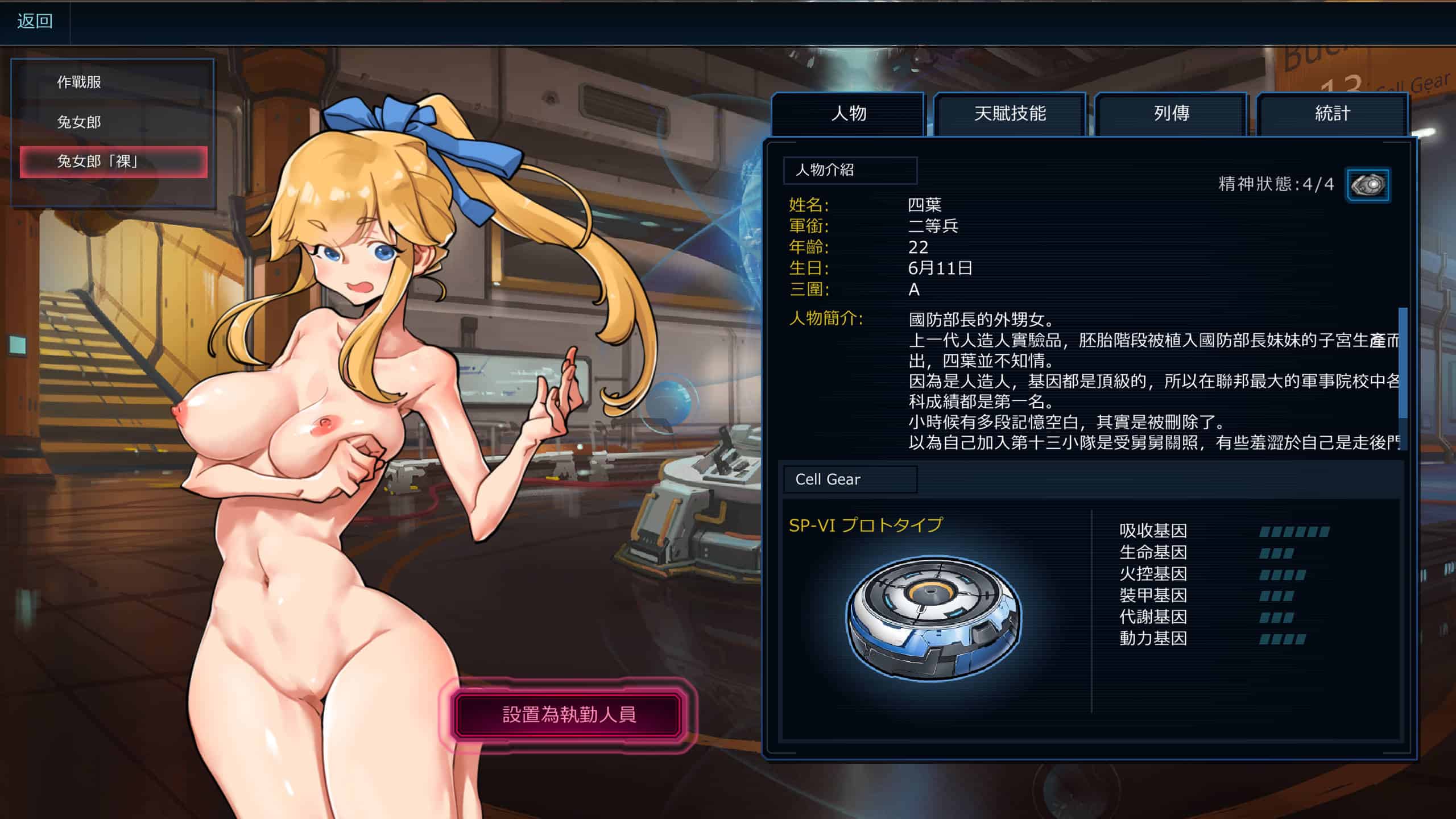Click the 設置為執勤人員 button

568,715
